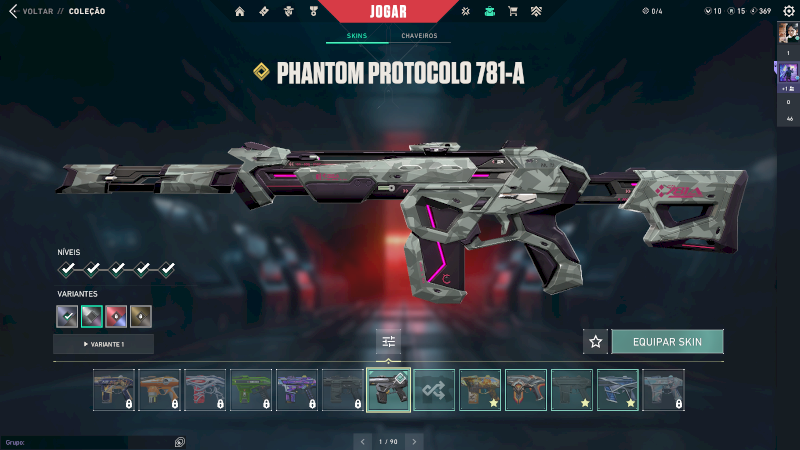The width and height of the screenshot is (800, 450).
Task: Choose the gold locked variant swatch
Action: coord(141,317)
